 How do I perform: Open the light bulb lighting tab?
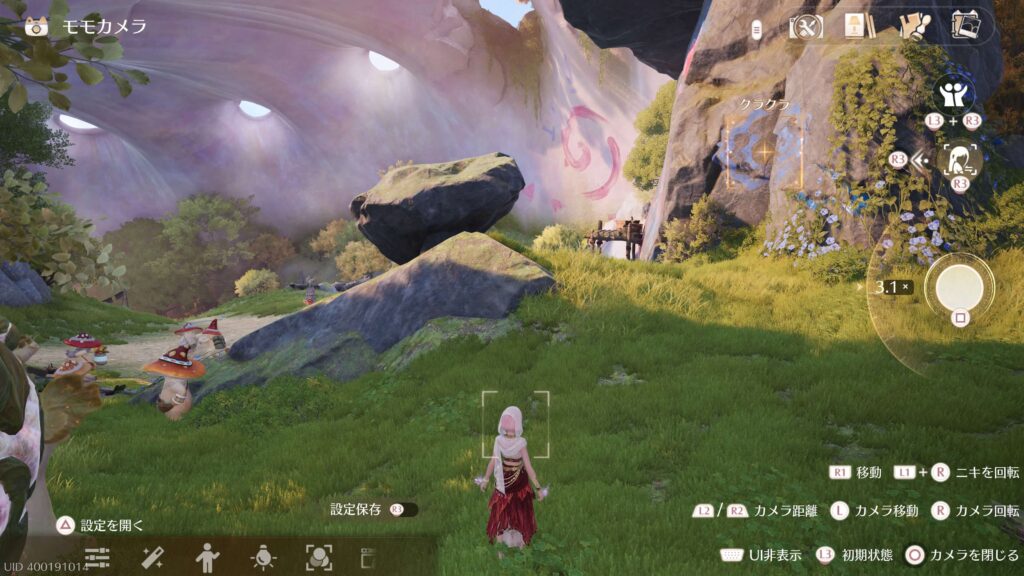pos(263,557)
